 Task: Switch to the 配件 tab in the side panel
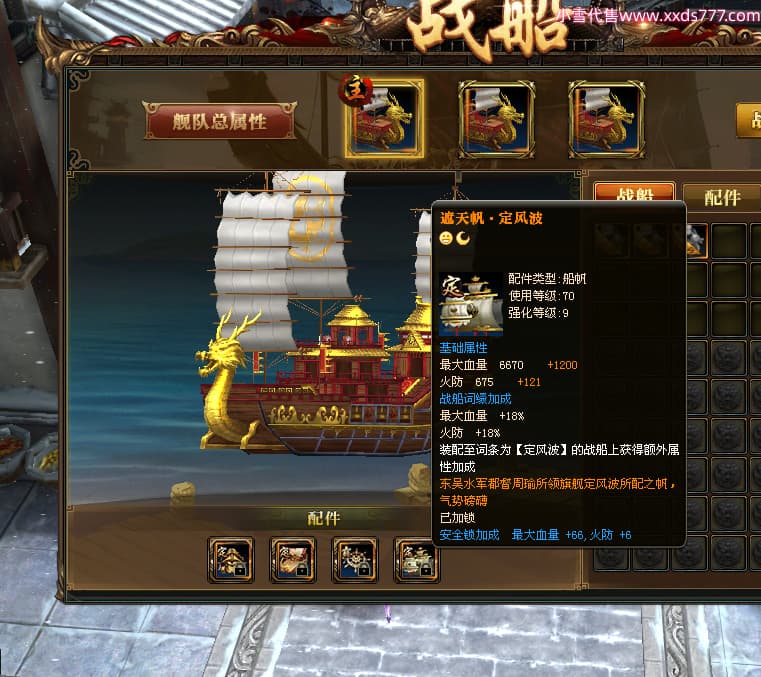(722, 197)
